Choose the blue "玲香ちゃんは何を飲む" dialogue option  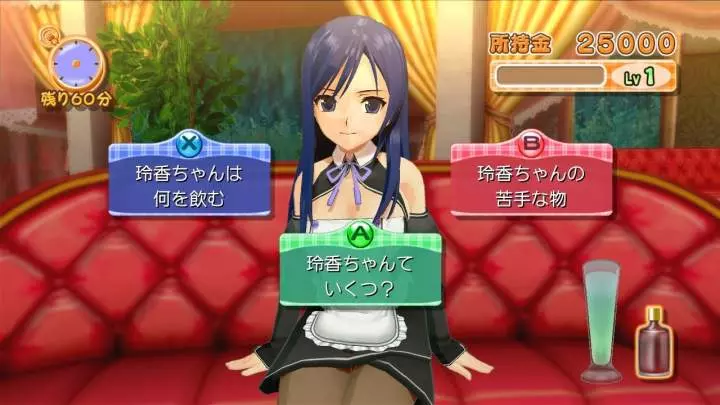pyautogui.click(x=189, y=184)
